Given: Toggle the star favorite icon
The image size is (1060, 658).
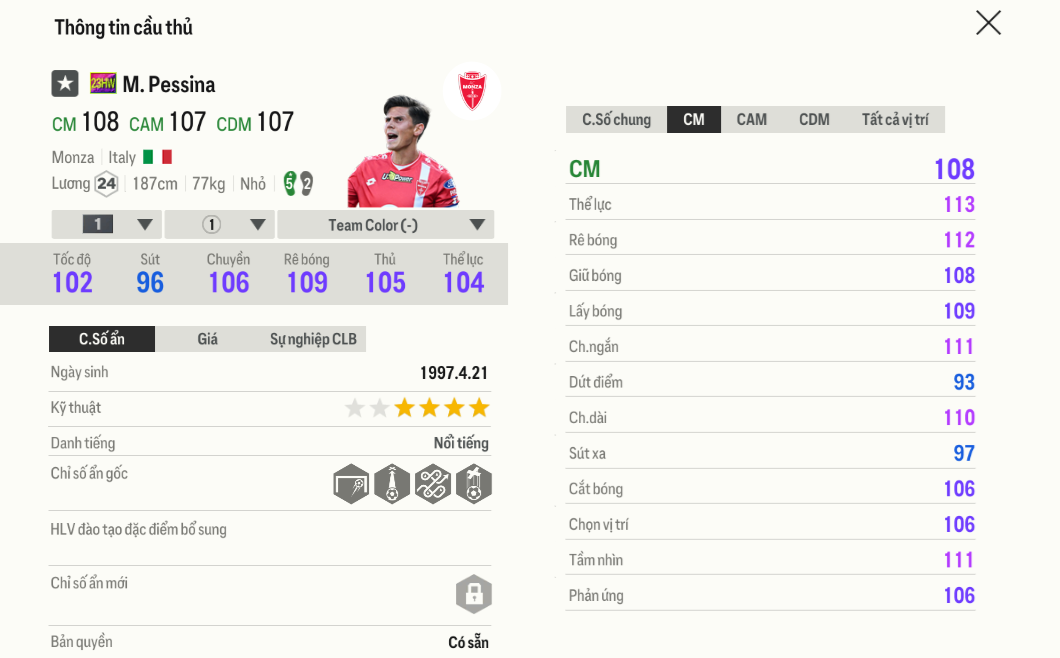Looking at the screenshot, I should (65, 84).
